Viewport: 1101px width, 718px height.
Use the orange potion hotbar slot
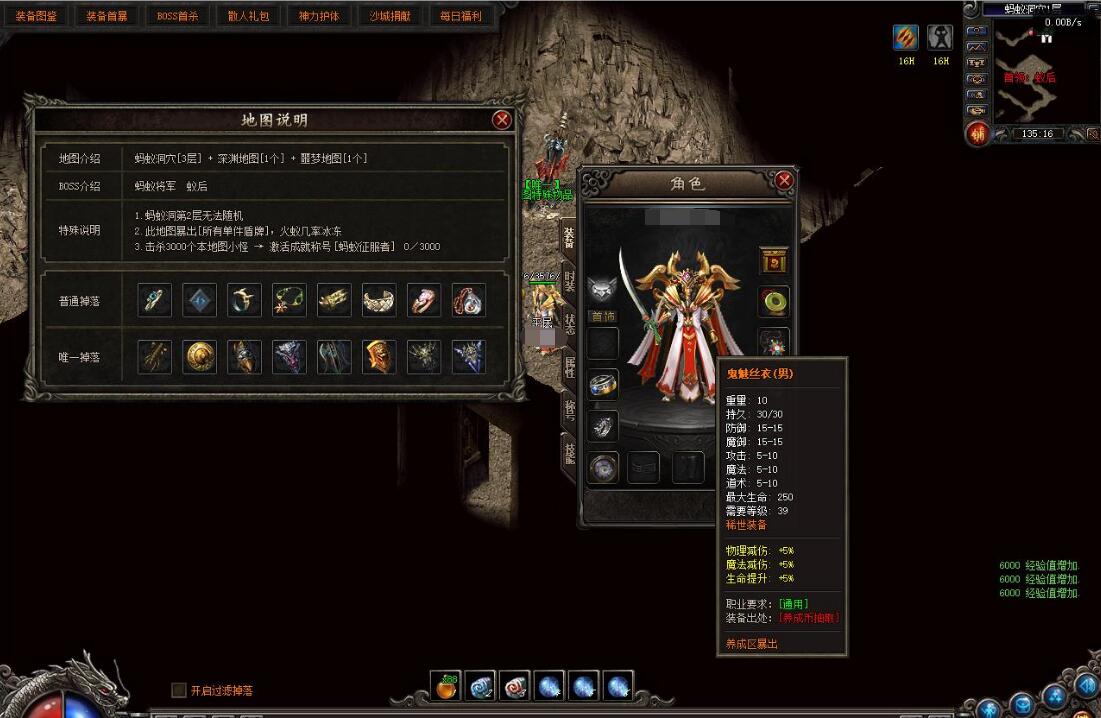coord(446,686)
